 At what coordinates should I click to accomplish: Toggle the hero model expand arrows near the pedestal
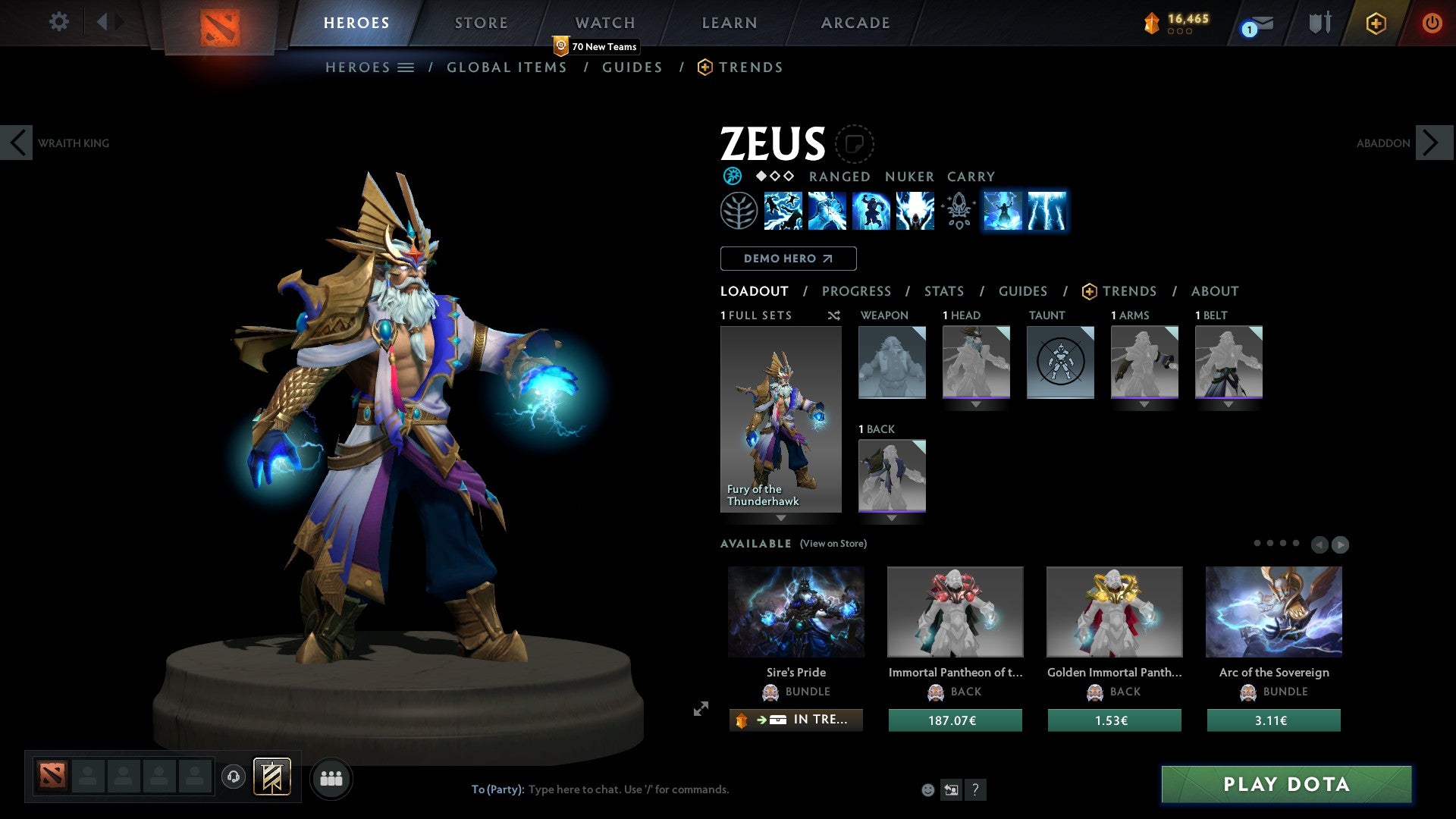point(701,708)
